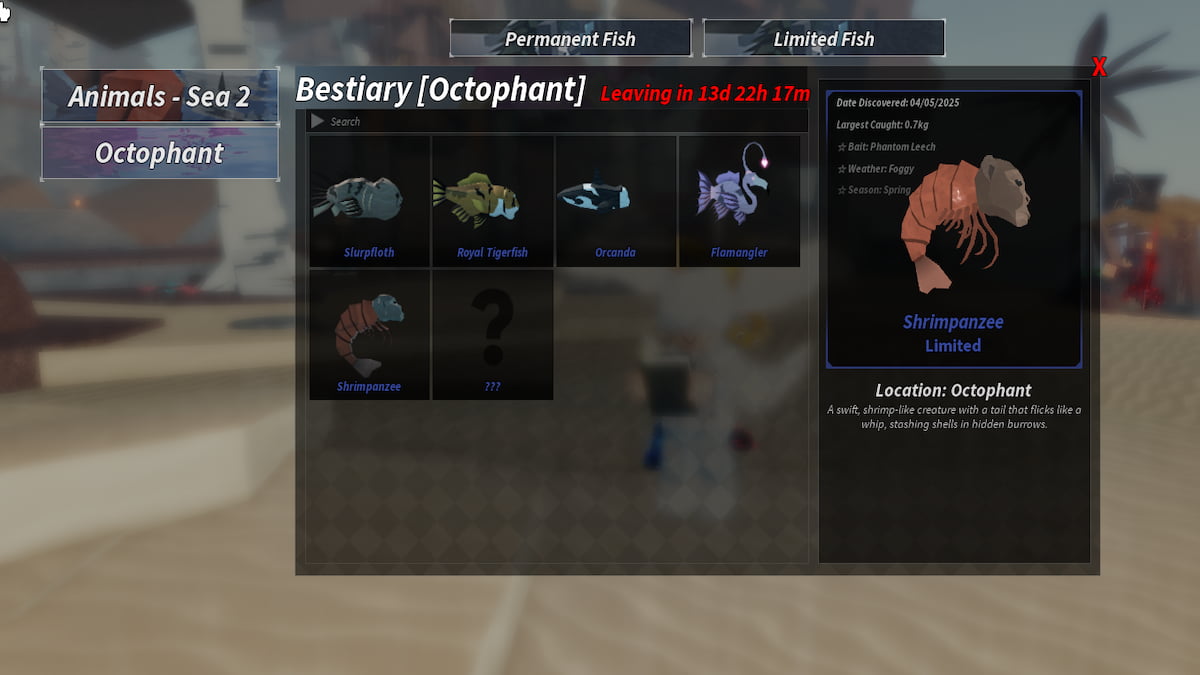The width and height of the screenshot is (1200, 675).
Task: Open the Orcanda fish entry
Action: pyautogui.click(x=615, y=202)
